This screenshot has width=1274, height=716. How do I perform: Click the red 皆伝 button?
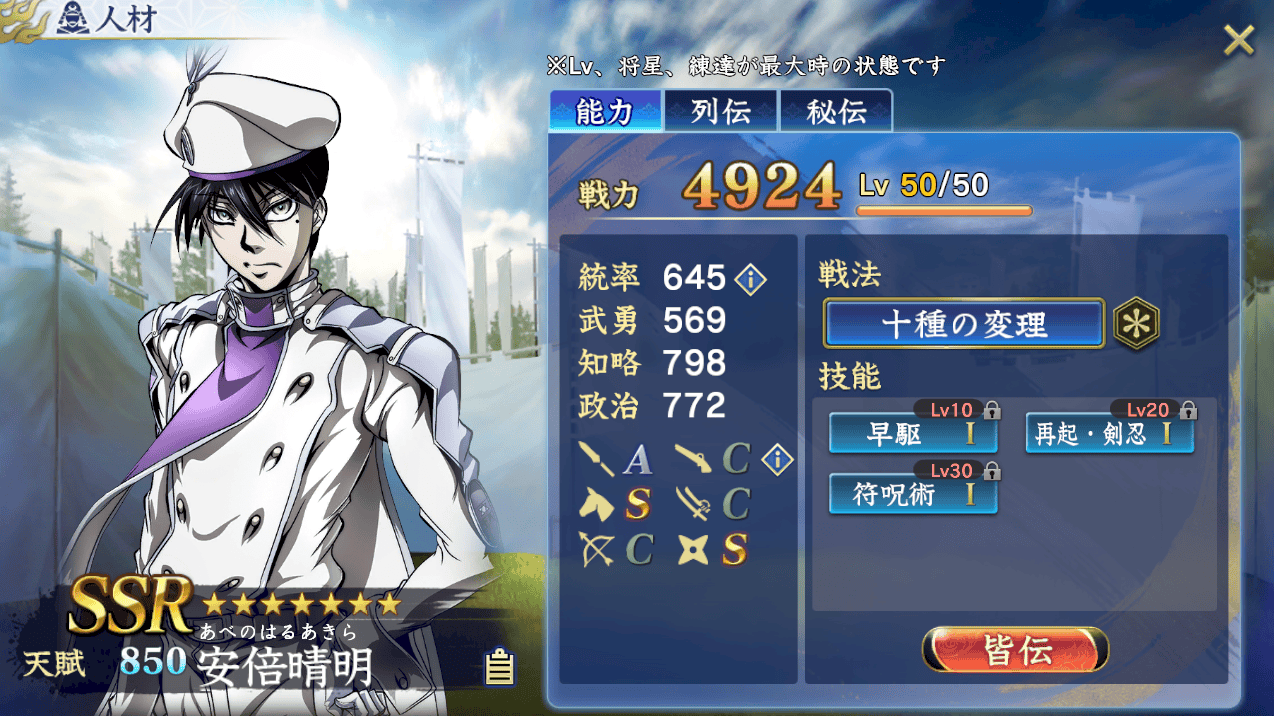(x=1015, y=651)
